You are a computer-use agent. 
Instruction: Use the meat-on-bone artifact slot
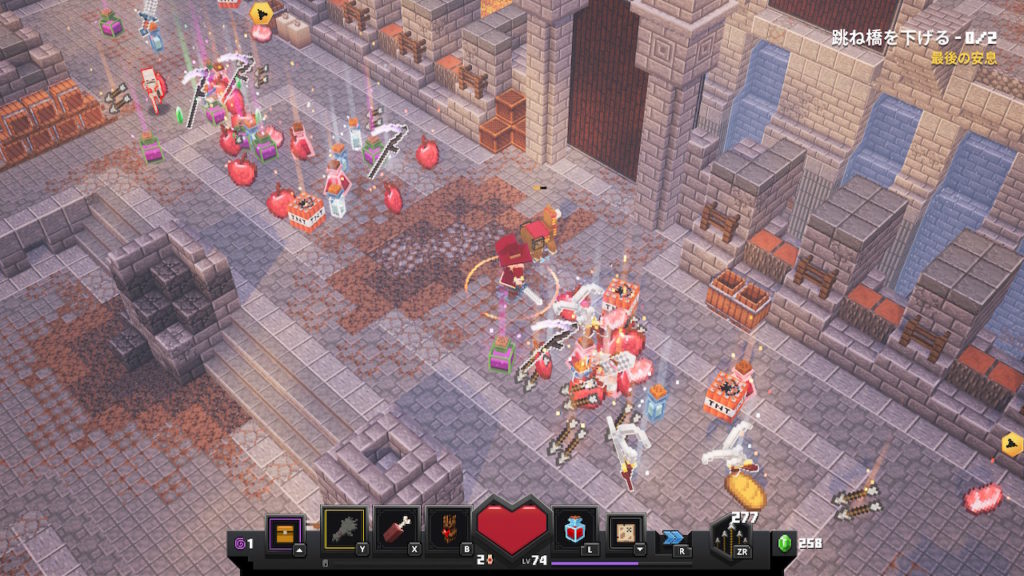(394, 528)
